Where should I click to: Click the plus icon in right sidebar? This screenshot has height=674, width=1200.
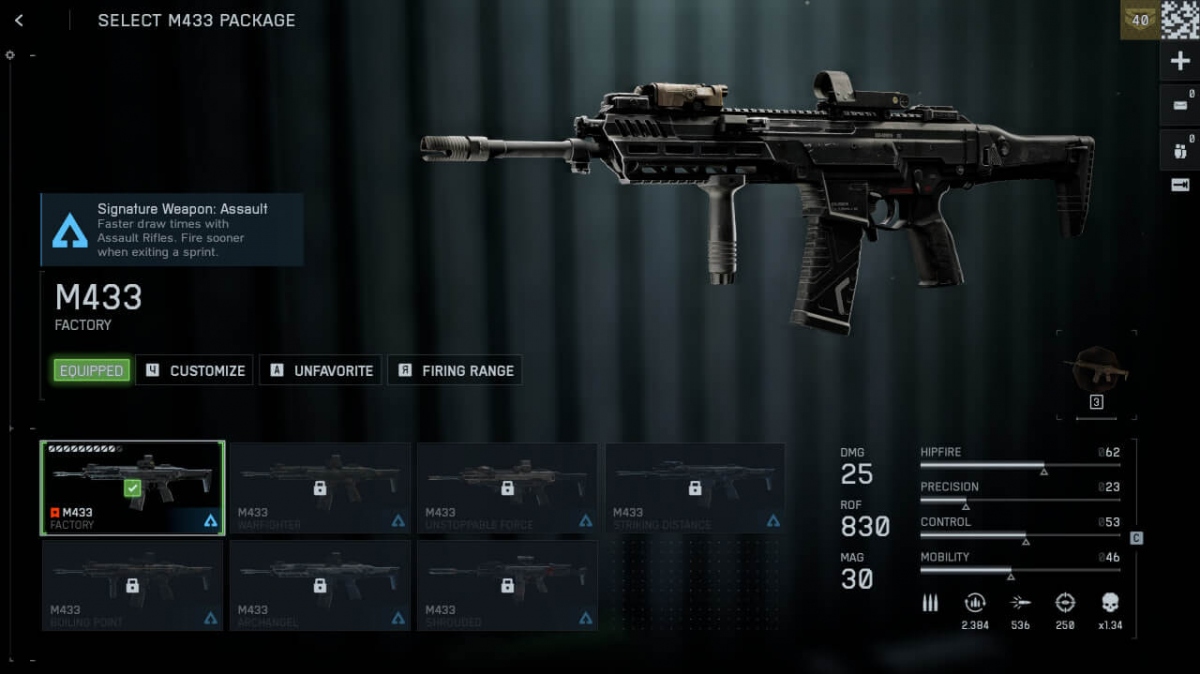click(x=1180, y=62)
